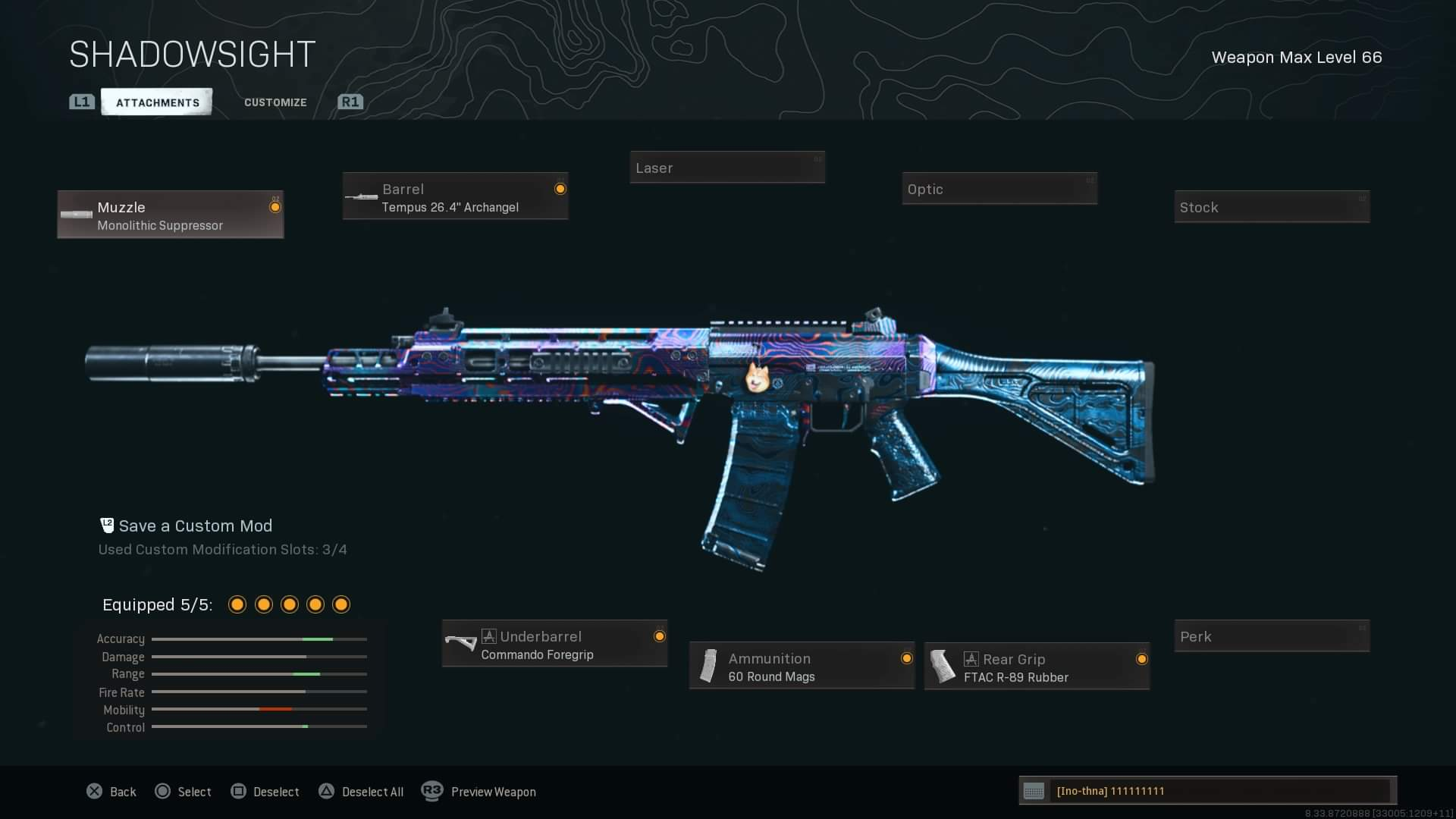This screenshot has width=1456, height=819.
Task: Select the Save a Custom Mod icon
Action: pyautogui.click(x=107, y=525)
